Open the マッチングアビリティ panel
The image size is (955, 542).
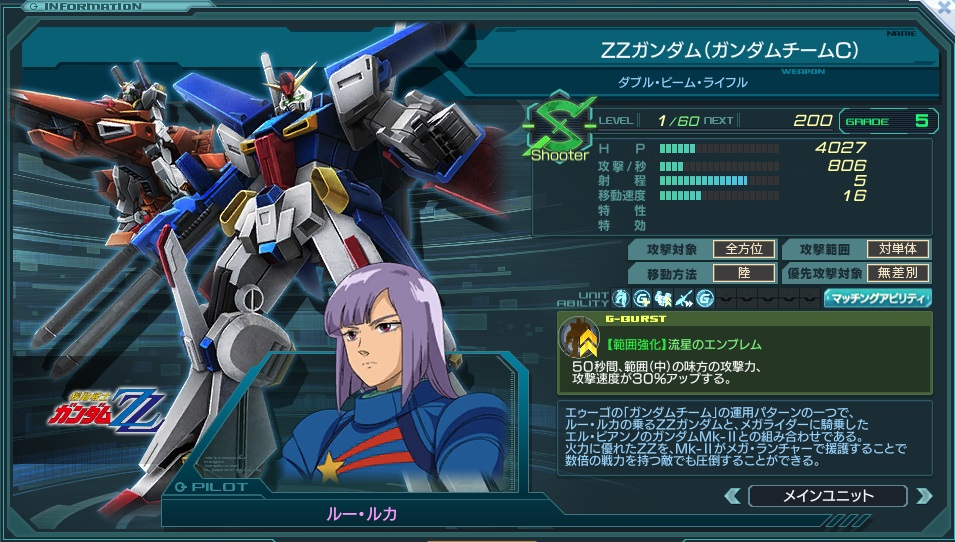(877, 298)
